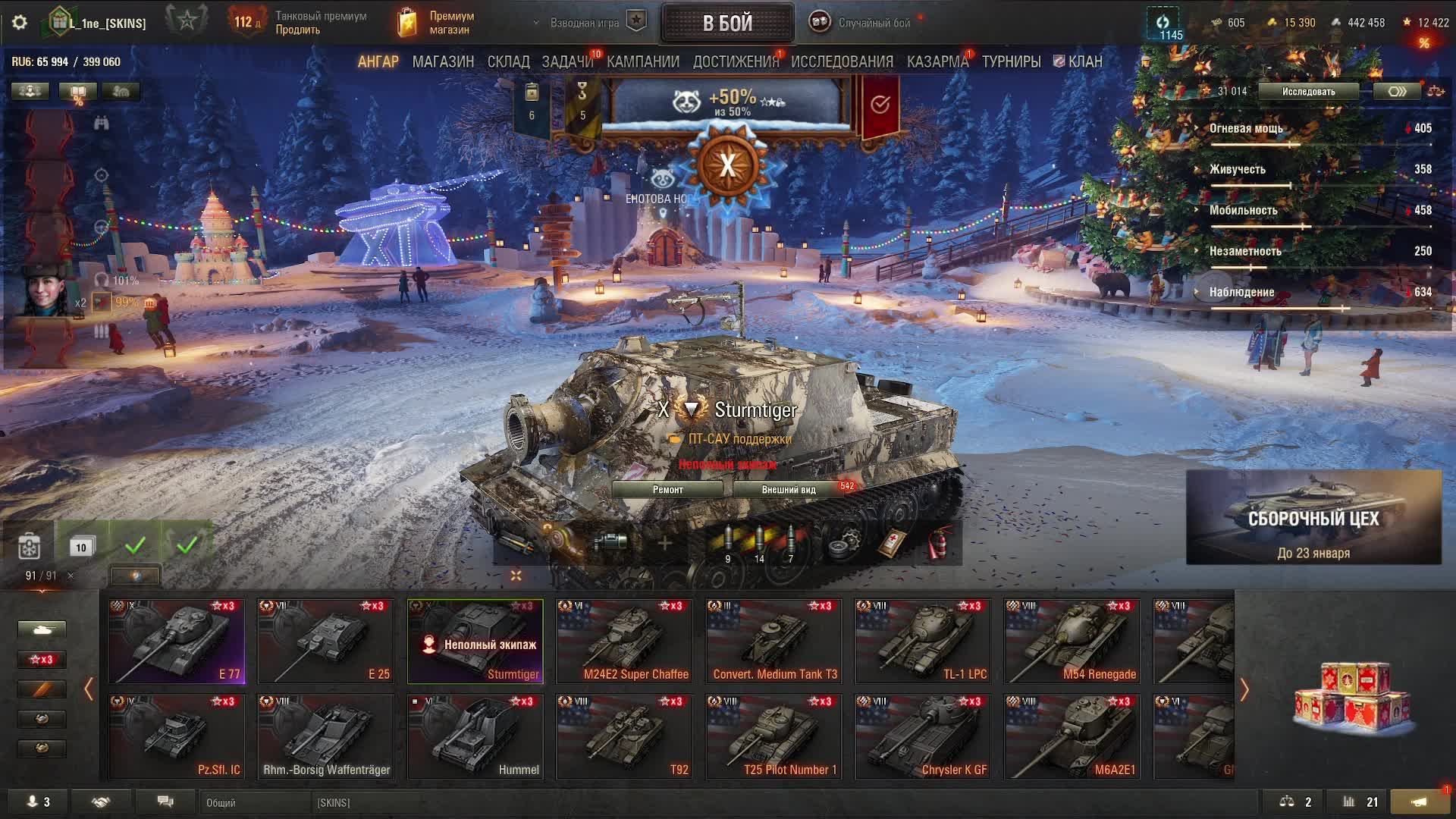The width and height of the screenshot is (1456, 819).
Task: Open the Премиум магазин
Action: click(438, 23)
